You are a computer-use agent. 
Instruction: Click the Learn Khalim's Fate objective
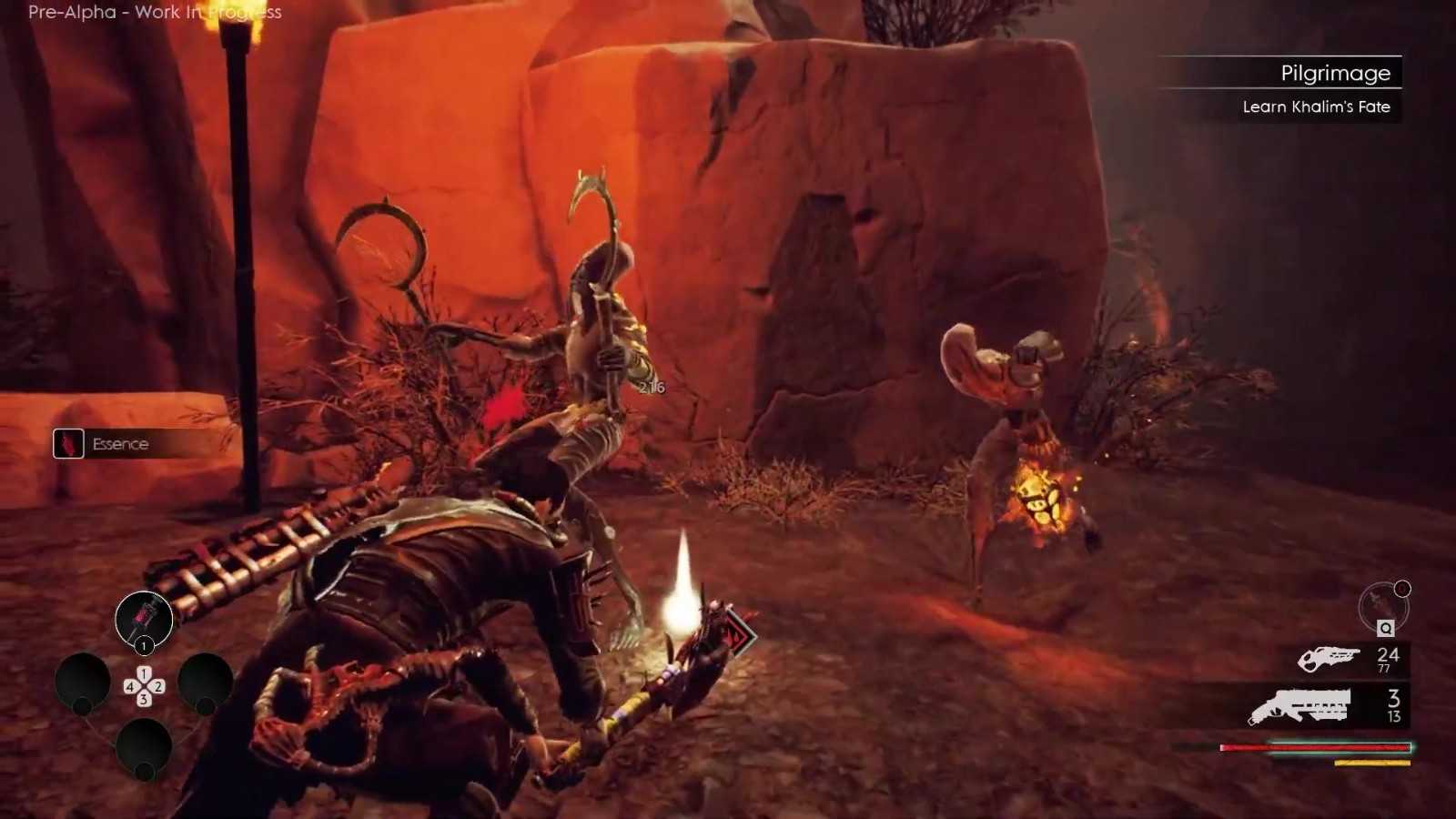pos(1316,106)
